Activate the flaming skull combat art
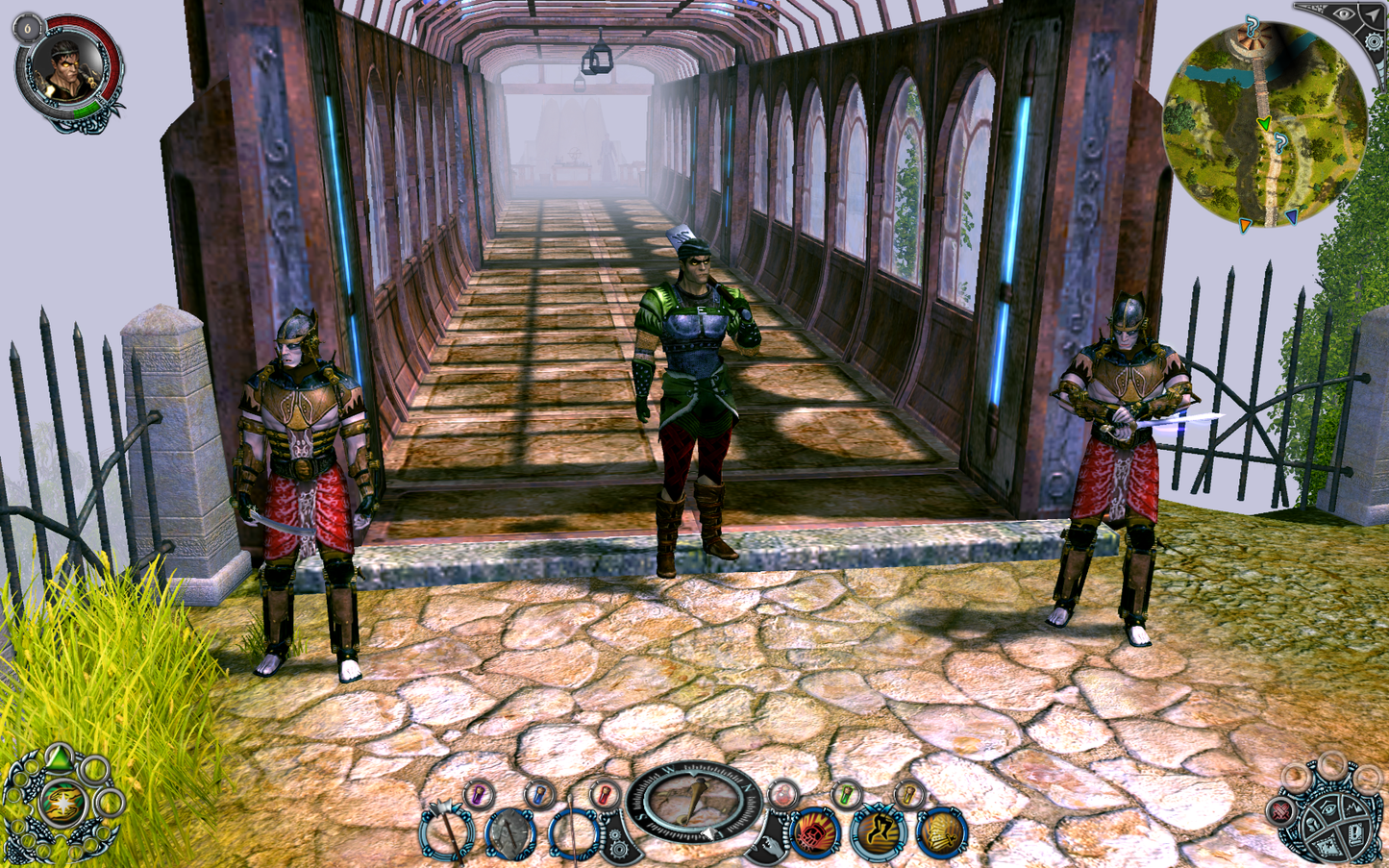 [816, 831]
